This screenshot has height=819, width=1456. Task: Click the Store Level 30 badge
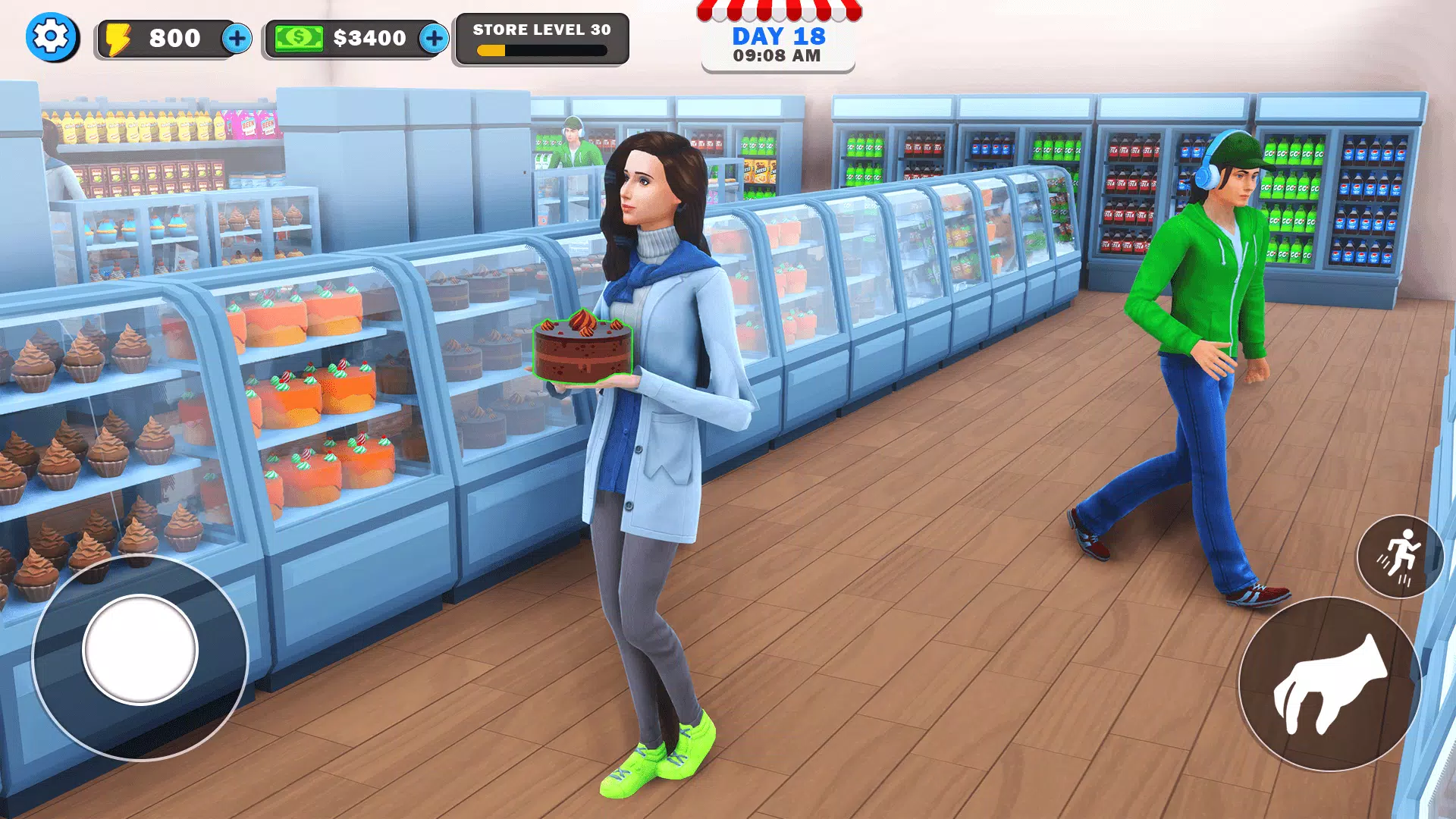[x=541, y=31]
